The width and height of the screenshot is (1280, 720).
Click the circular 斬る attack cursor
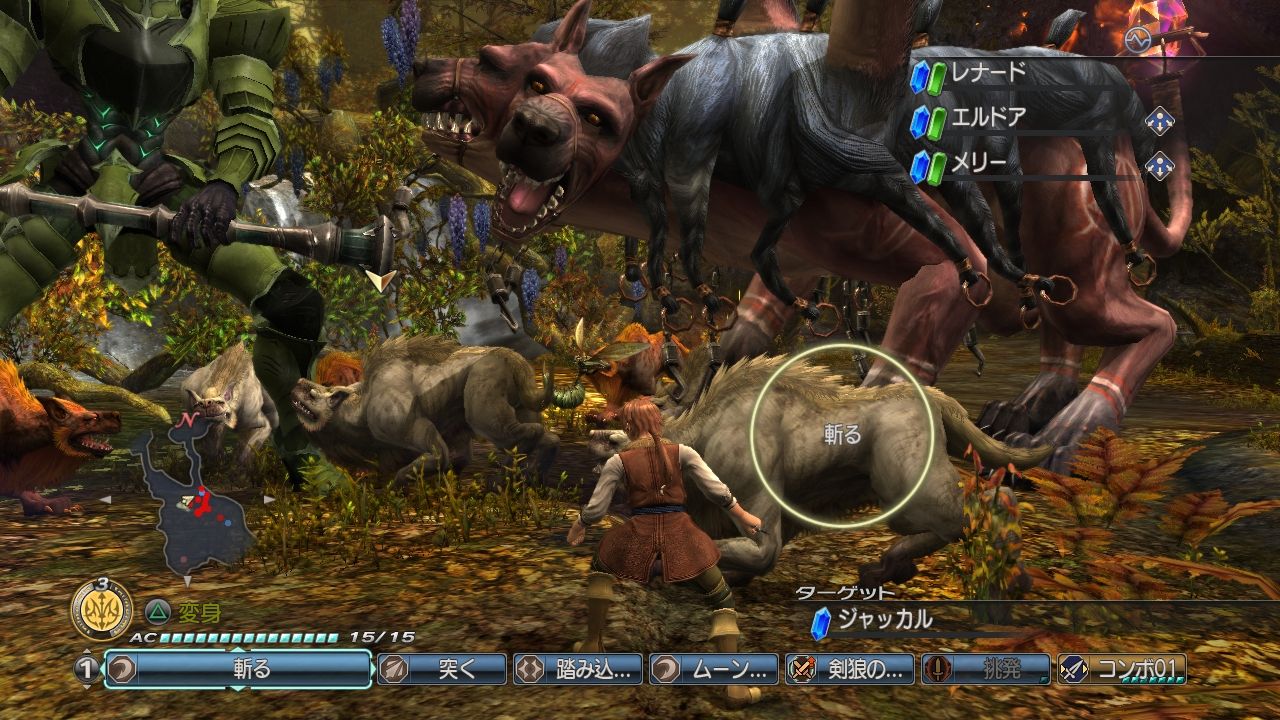click(x=841, y=435)
